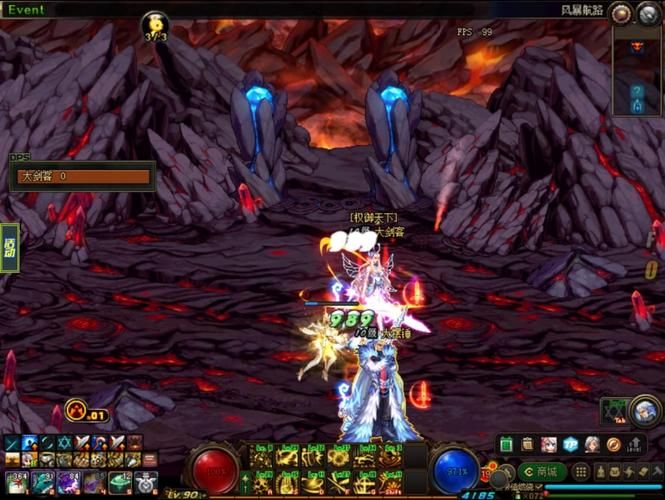Select the round white-haired character avatar

coord(645,410)
